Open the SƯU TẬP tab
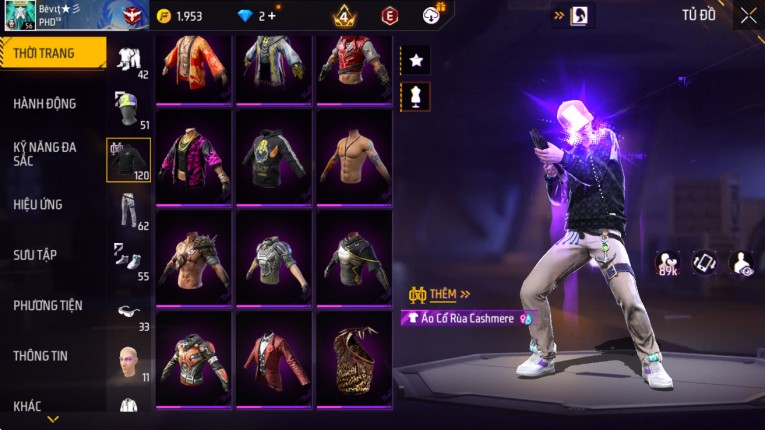The height and width of the screenshot is (430, 765). [x=35, y=255]
